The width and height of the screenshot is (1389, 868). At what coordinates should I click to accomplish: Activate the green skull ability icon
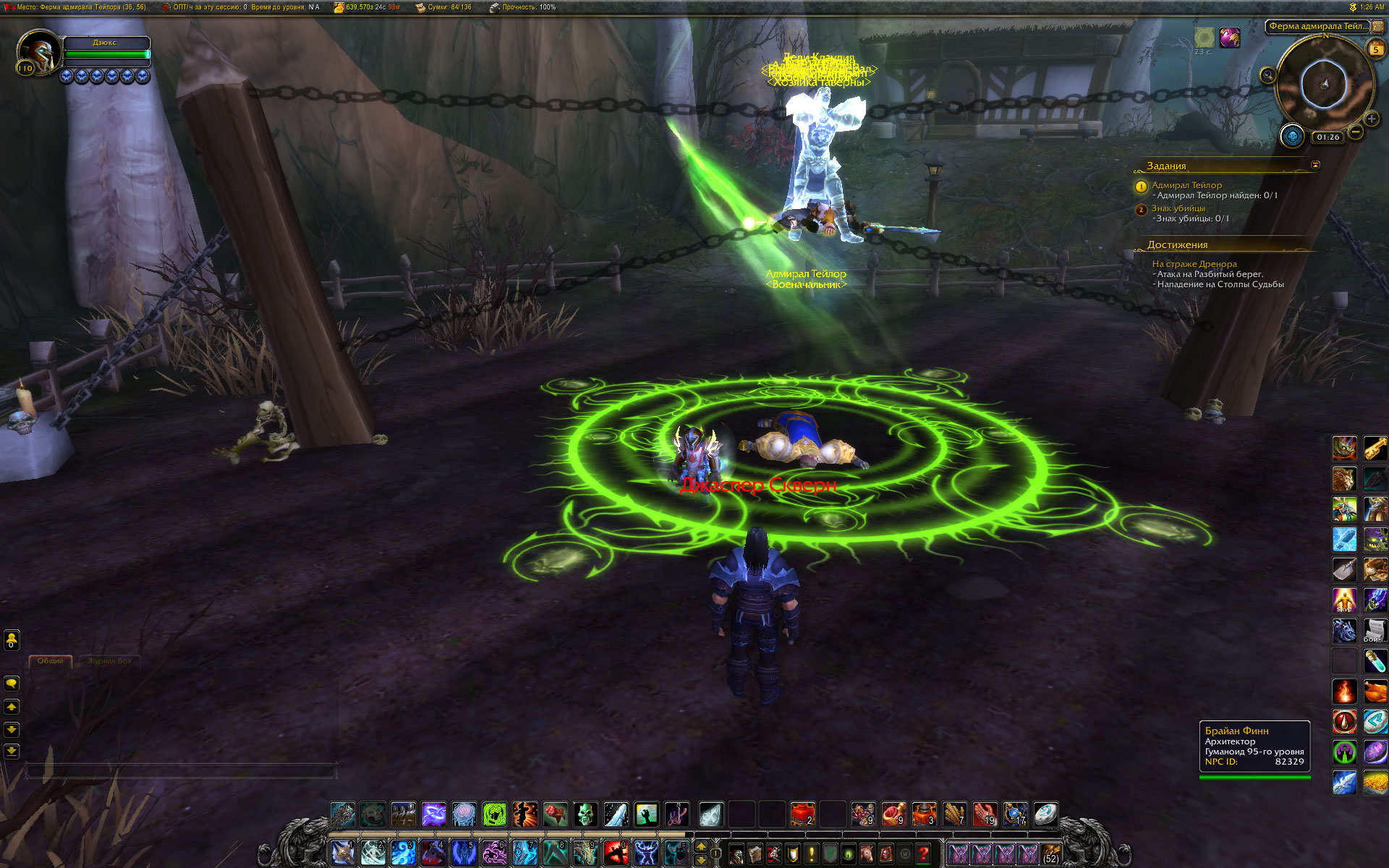pos(585,814)
